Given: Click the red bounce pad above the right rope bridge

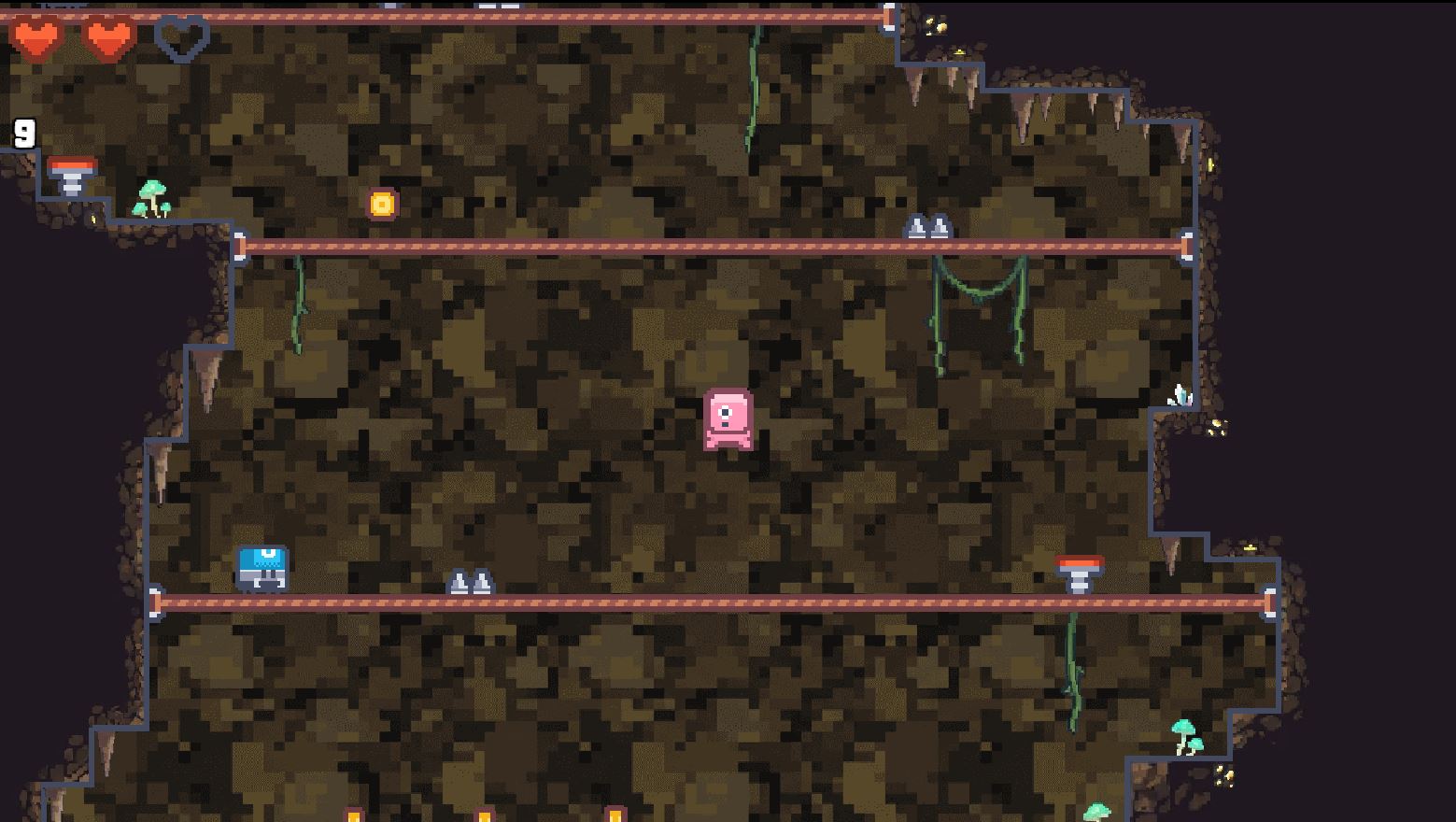Looking at the screenshot, I should click(x=1081, y=574).
